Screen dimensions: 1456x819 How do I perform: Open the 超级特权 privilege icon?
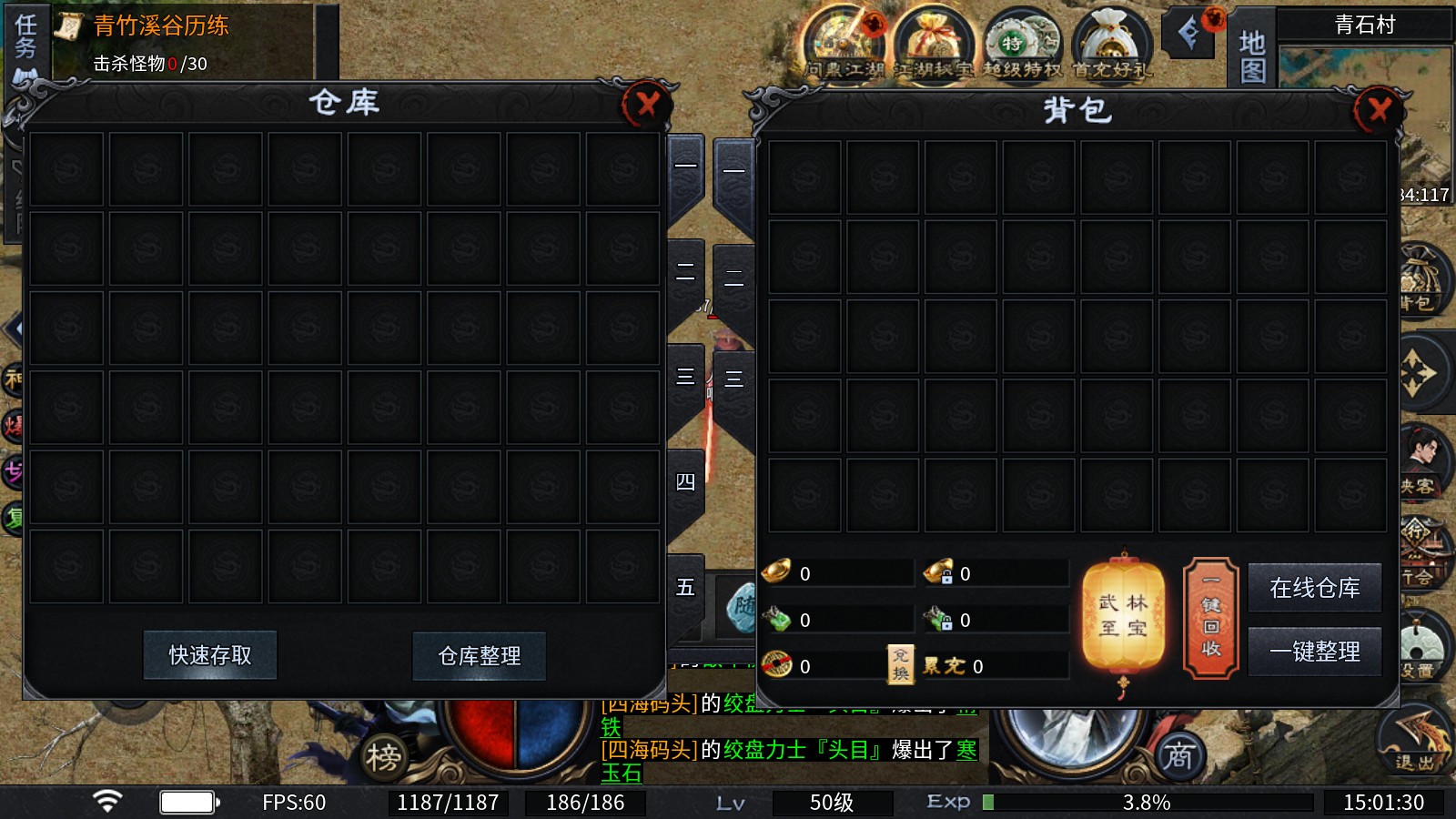pyautogui.click(x=1022, y=44)
